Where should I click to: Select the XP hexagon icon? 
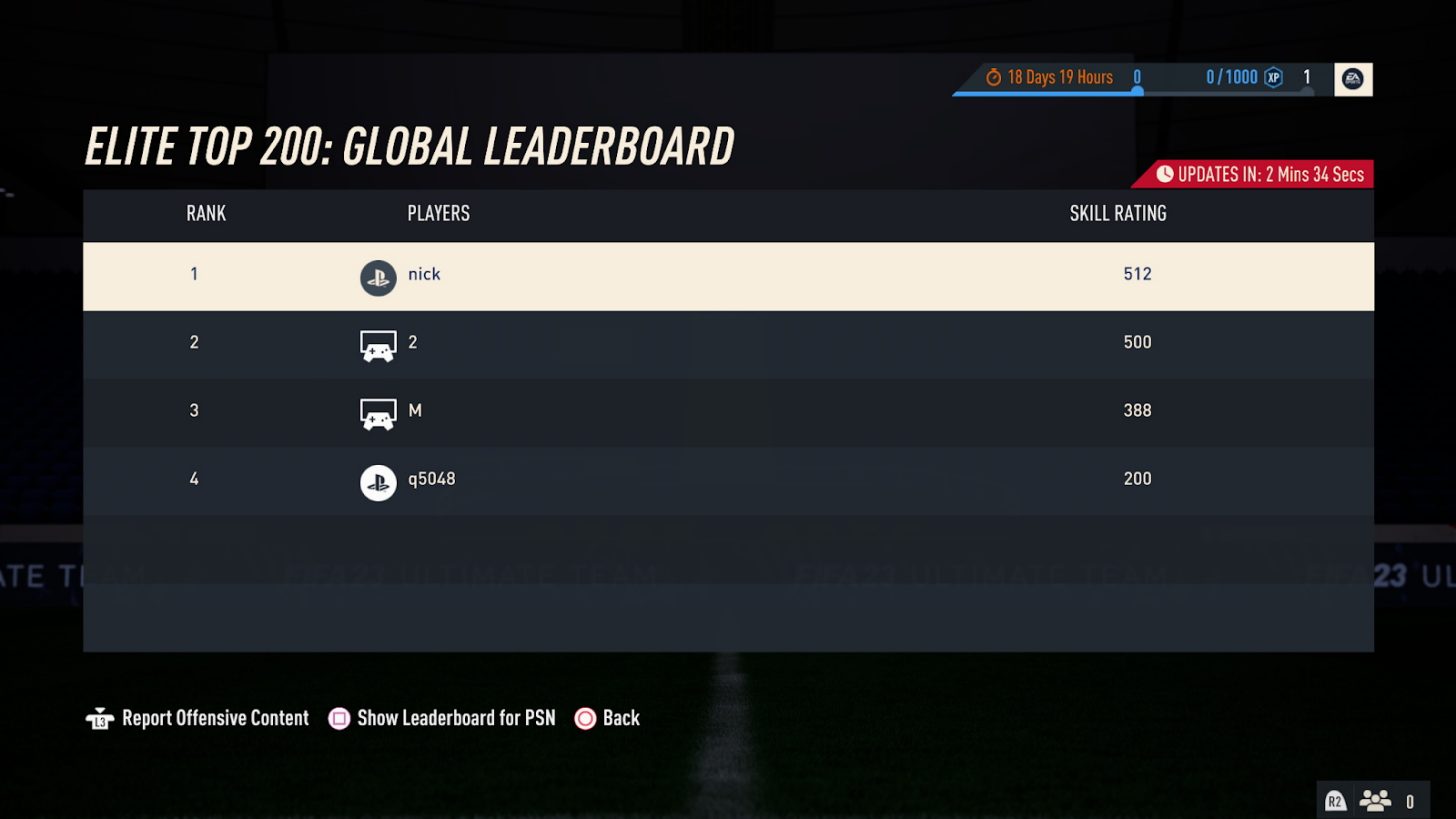[1272, 76]
